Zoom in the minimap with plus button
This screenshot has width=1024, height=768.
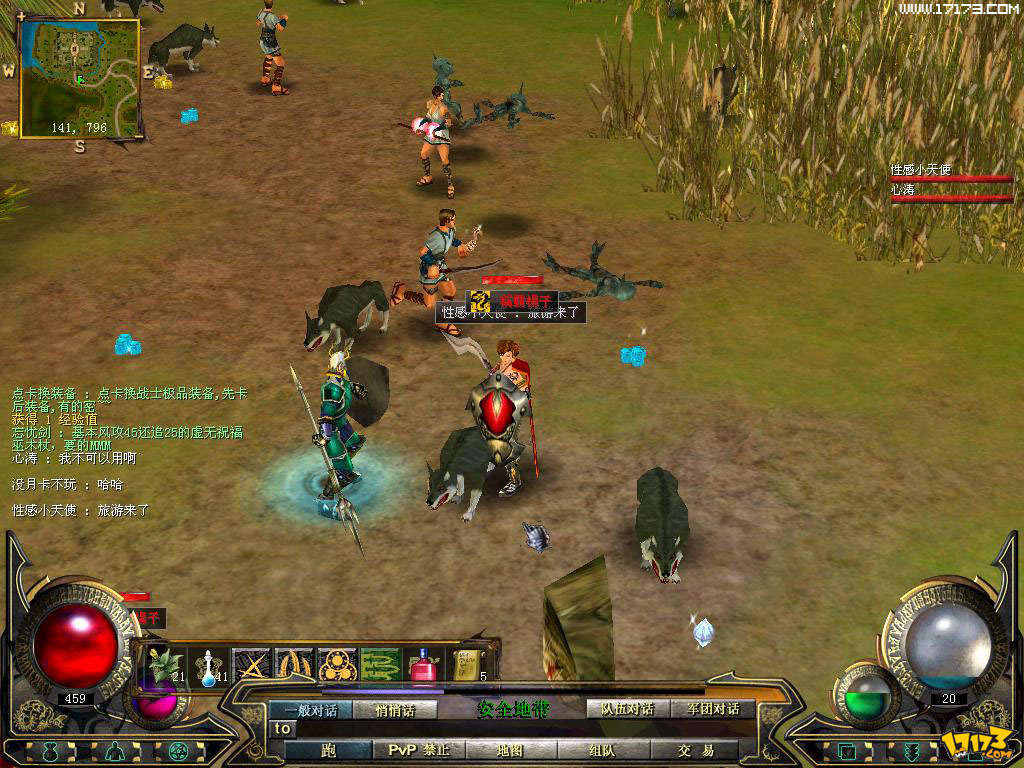(21, 16)
